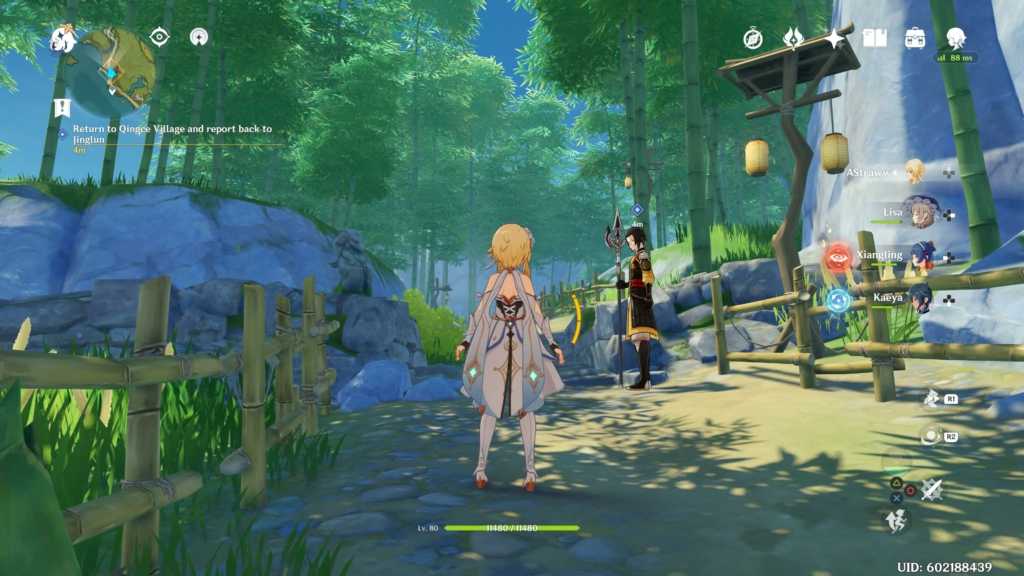This screenshot has height=576, width=1024.
Task: Activate Kaeya's blue cryo burst icon
Action: click(838, 300)
